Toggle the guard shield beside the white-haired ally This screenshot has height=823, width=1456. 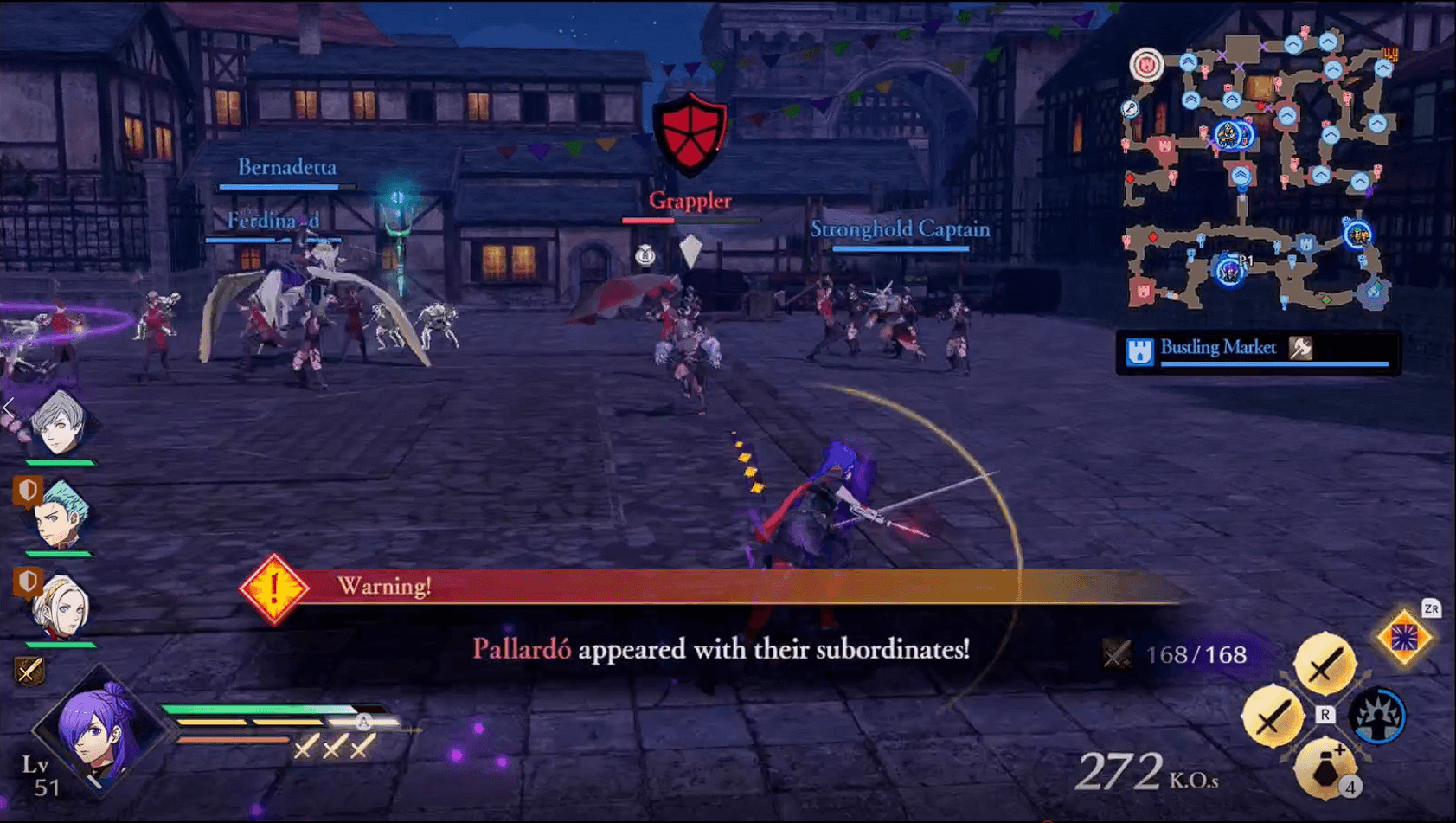(x=28, y=582)
